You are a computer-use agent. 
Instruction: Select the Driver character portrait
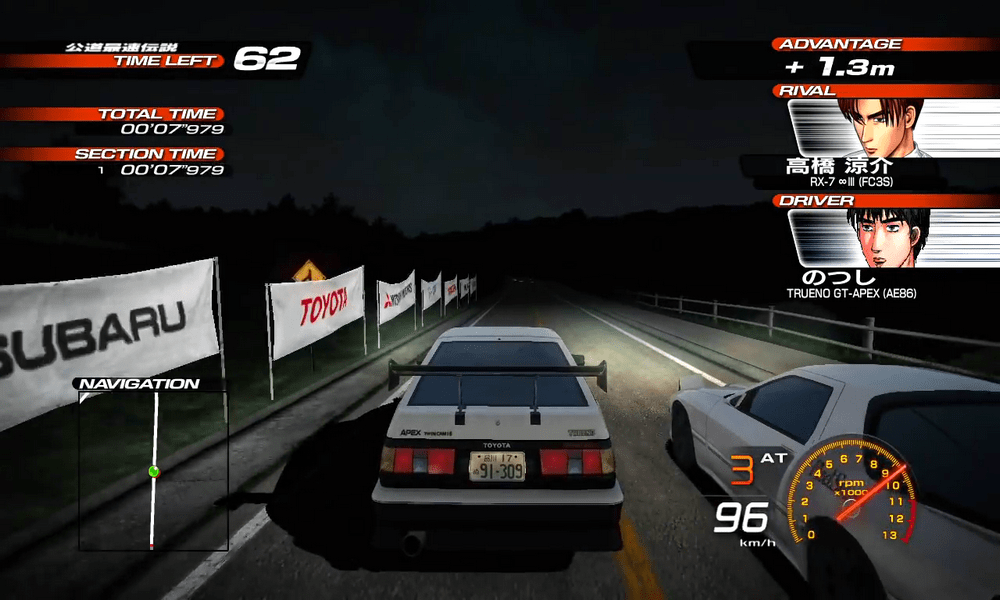click(880, 238)
